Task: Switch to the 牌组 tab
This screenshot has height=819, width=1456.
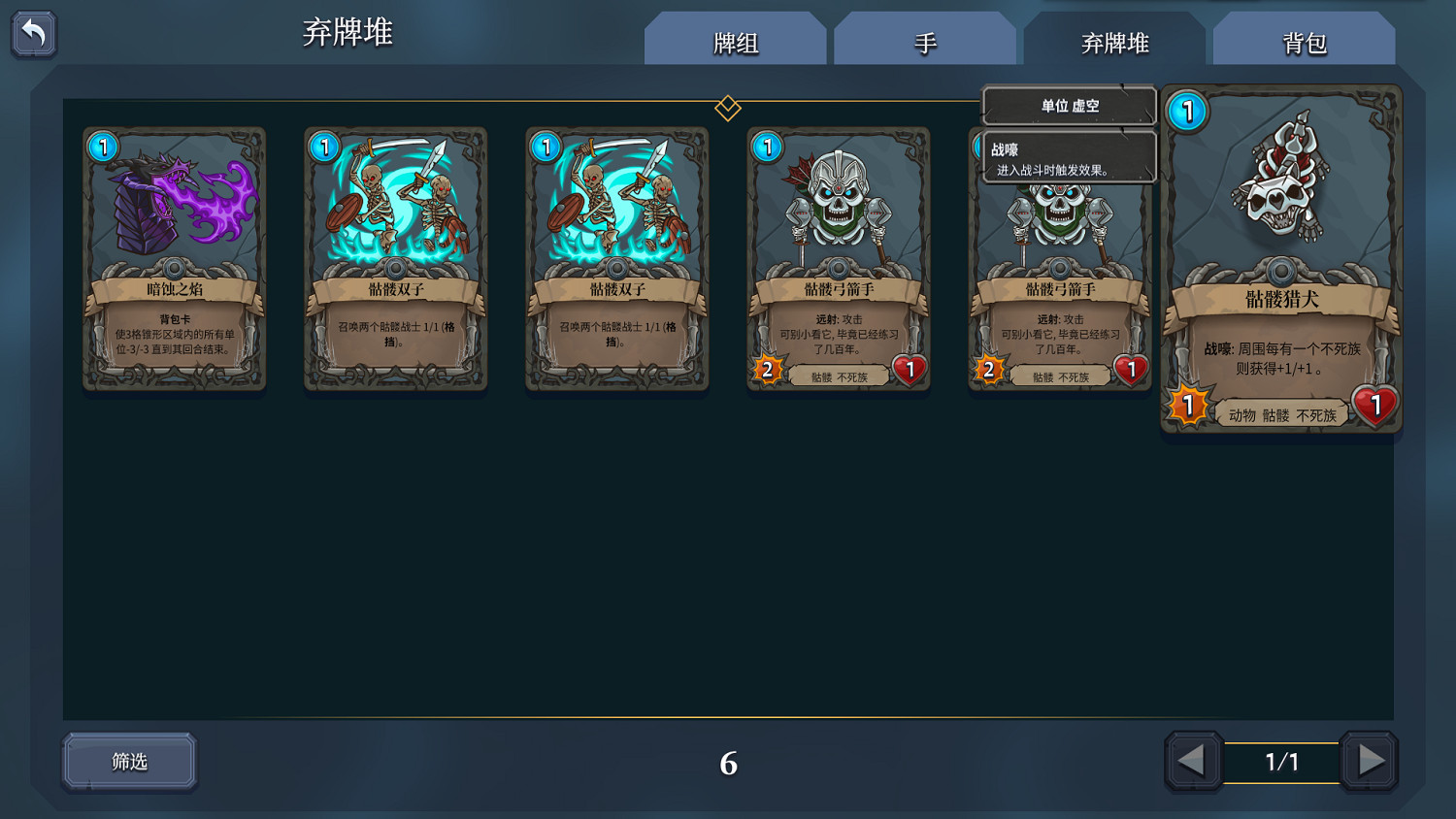Action: (735, 41)
